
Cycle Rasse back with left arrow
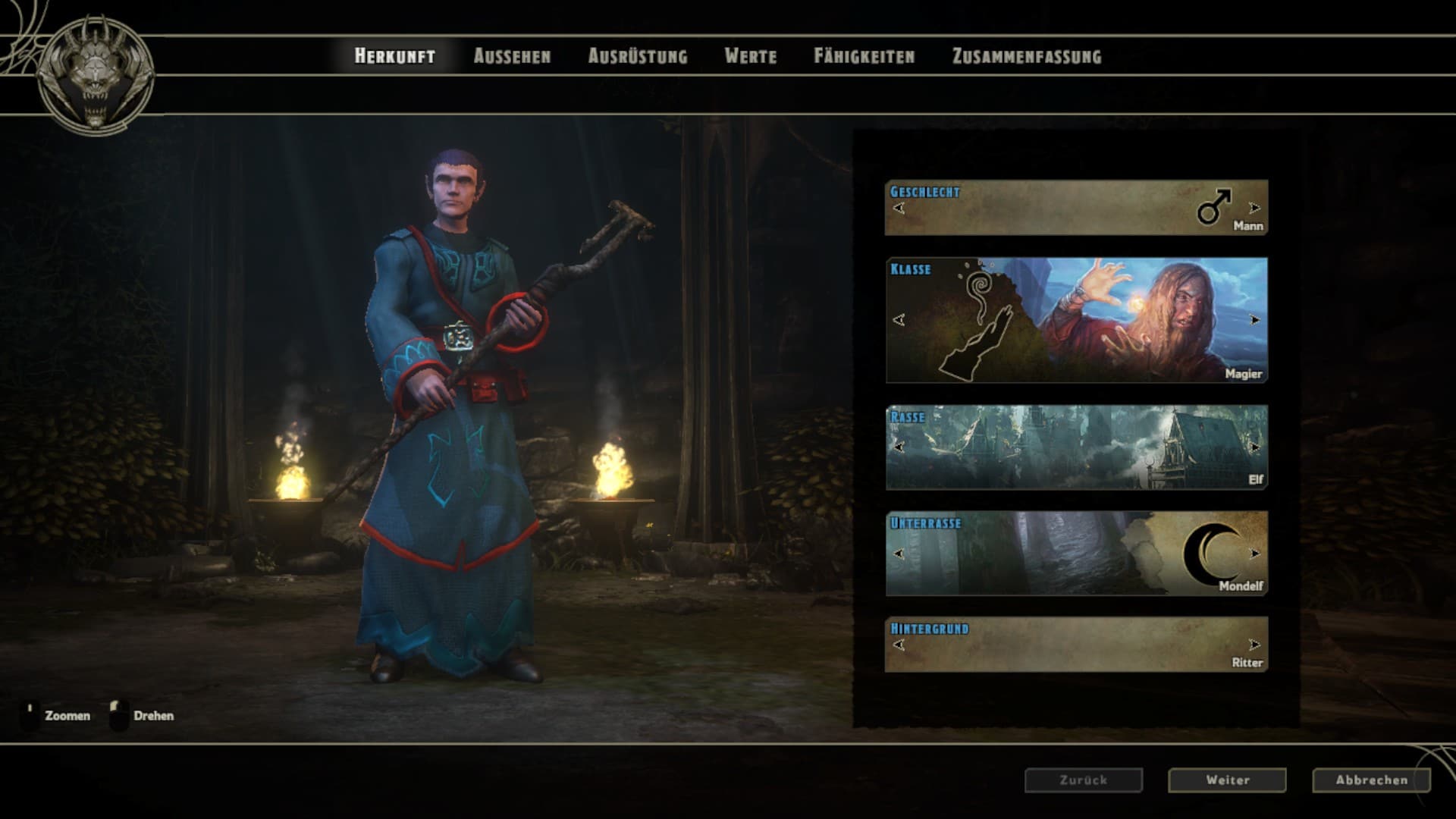pyautogui.click(x=899, y=447)
